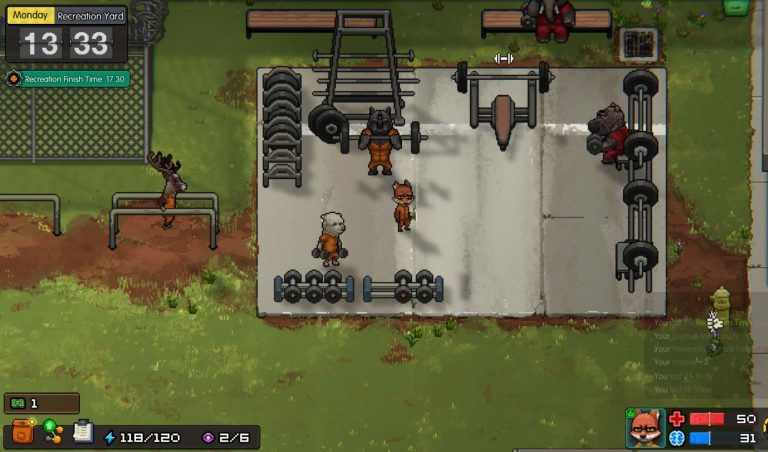This screenshot has width=768, height=452.
Task: Click the green button in the top-right corner
Action: click(x=735, y=7)
